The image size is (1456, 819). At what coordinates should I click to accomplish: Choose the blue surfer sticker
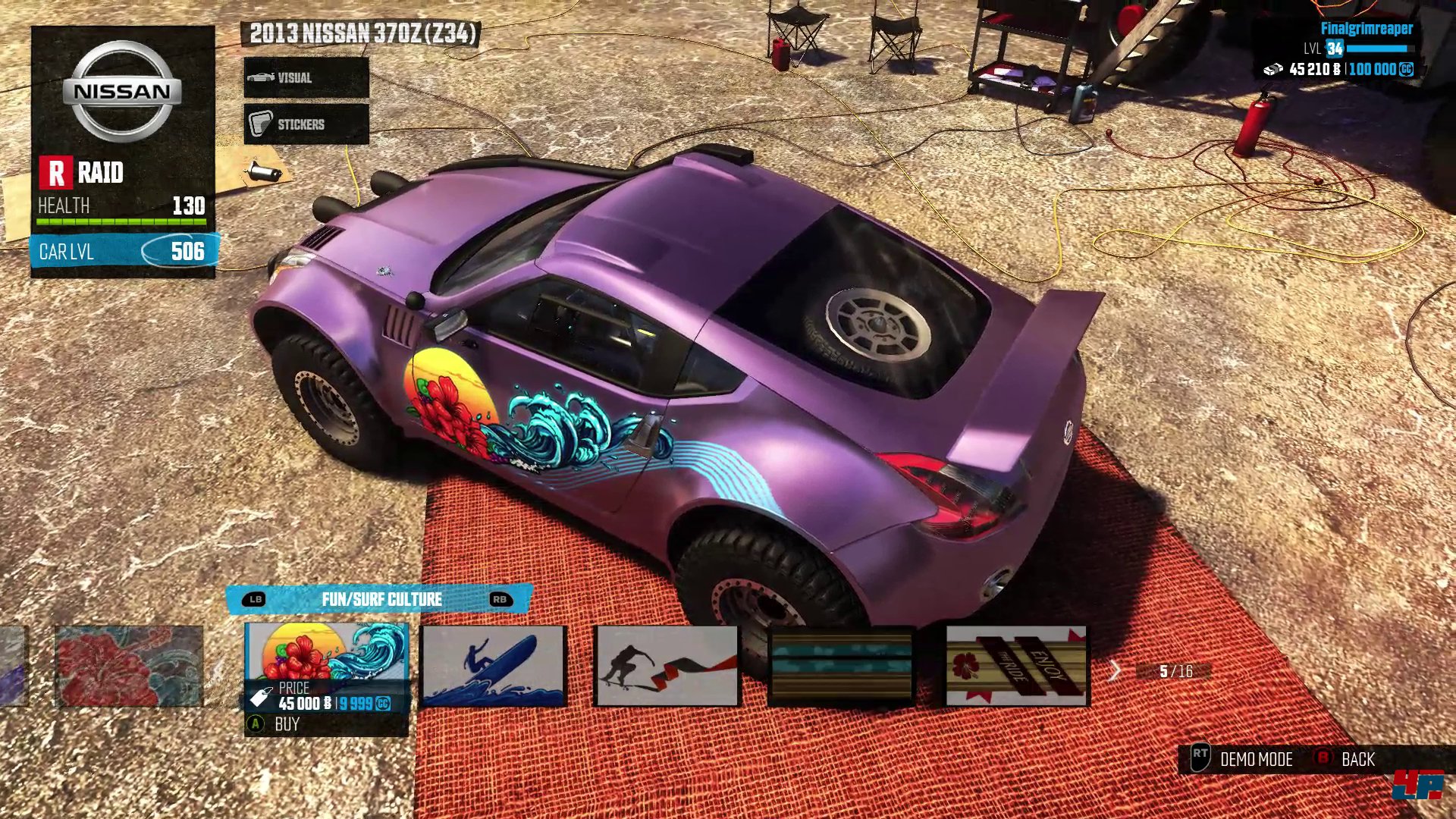494,666
